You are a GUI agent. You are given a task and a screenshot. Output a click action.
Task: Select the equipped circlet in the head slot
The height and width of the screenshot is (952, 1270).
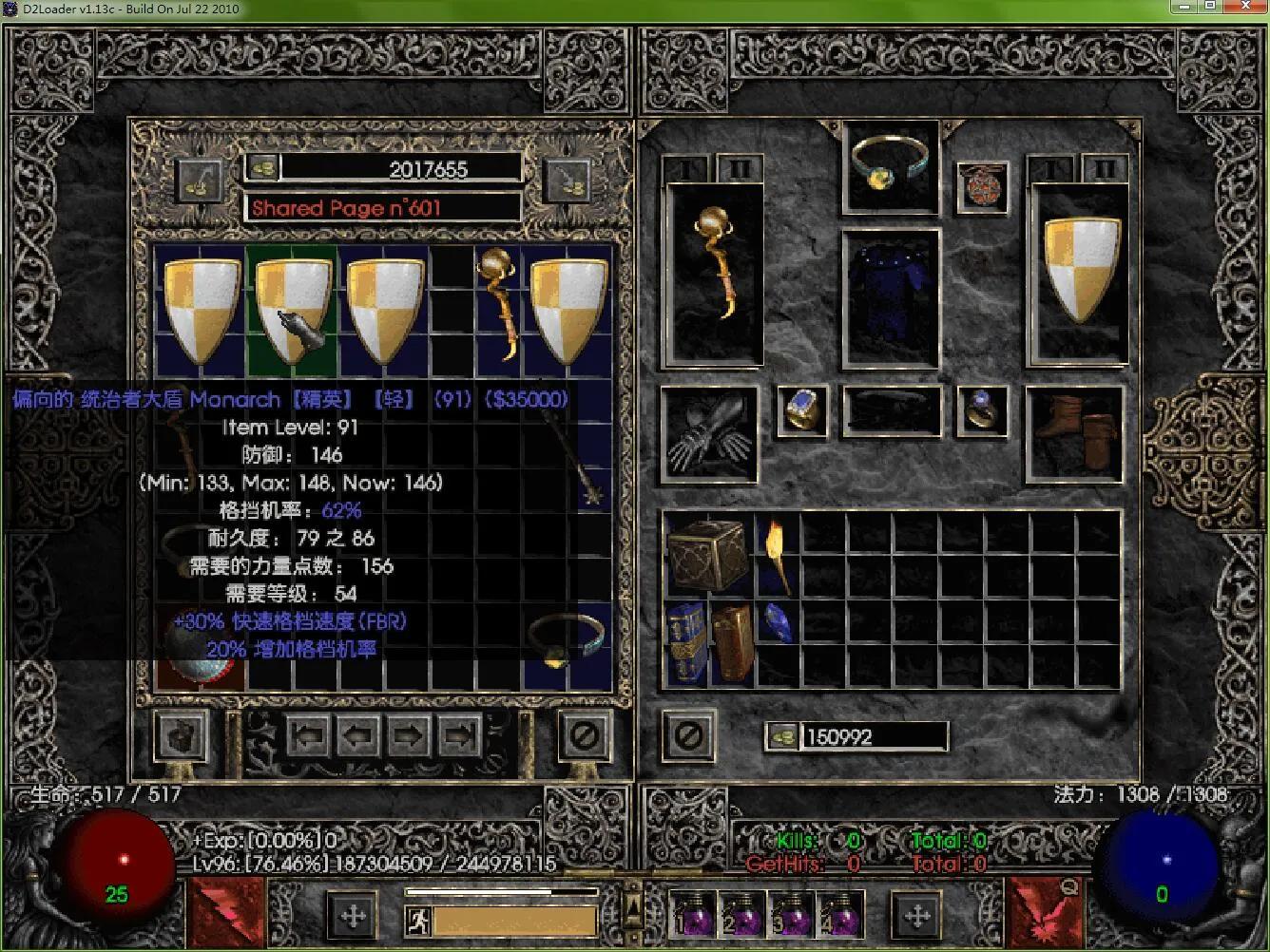point(890,166)
